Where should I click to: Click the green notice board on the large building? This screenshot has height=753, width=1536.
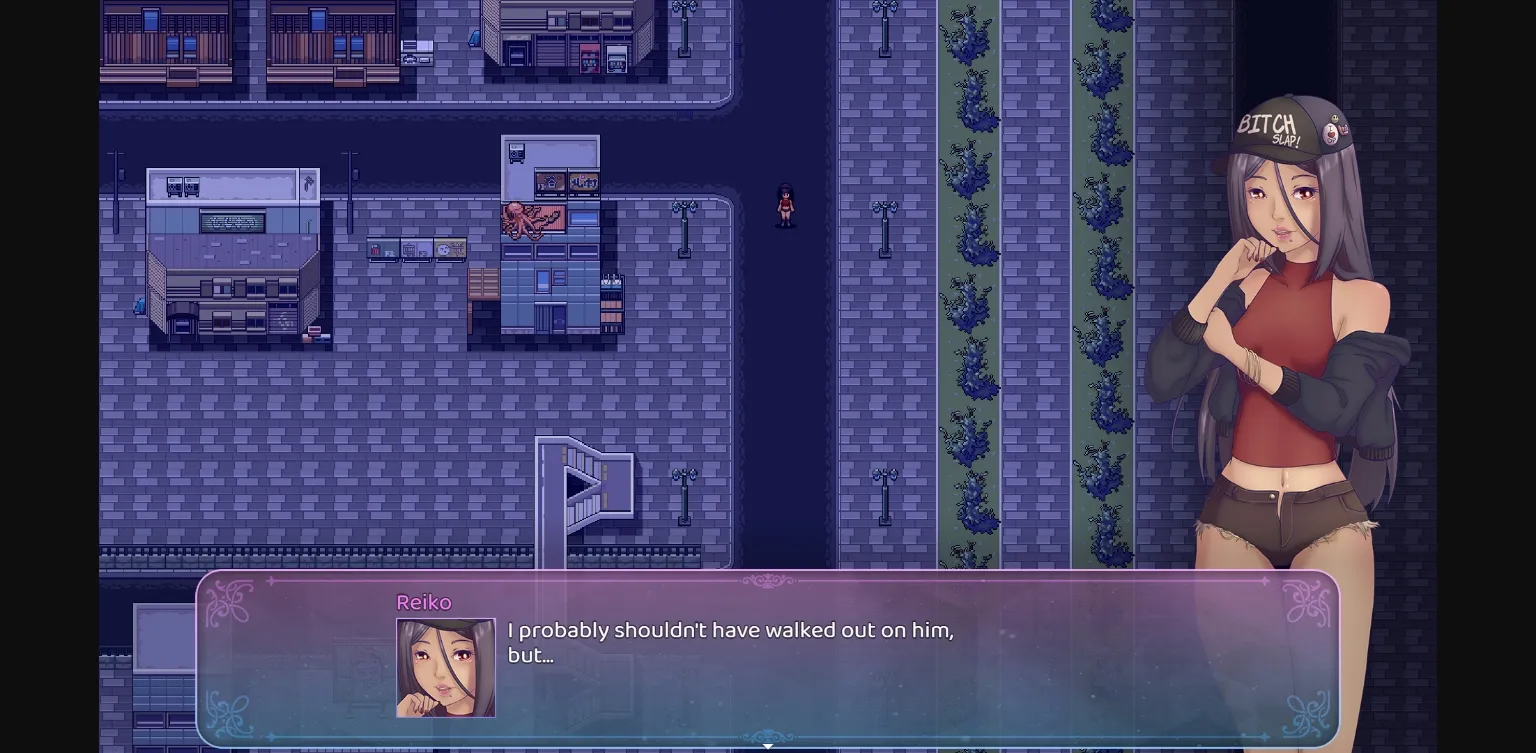pos(232,222)
